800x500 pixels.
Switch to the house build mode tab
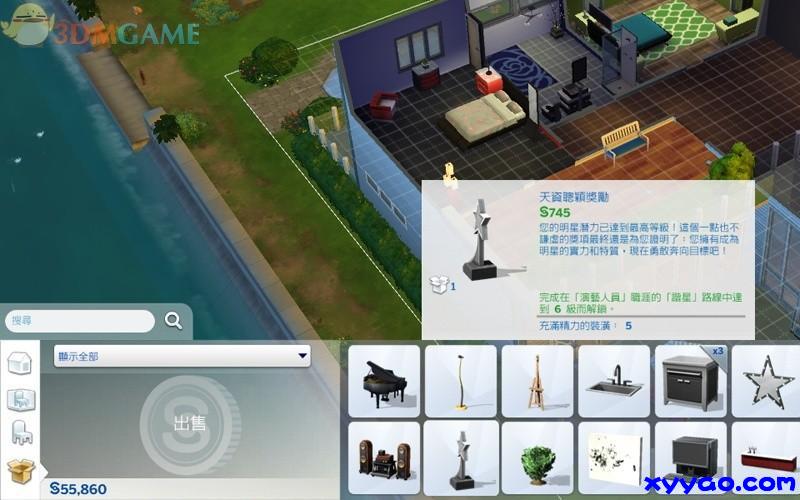[x=20, y=363]
